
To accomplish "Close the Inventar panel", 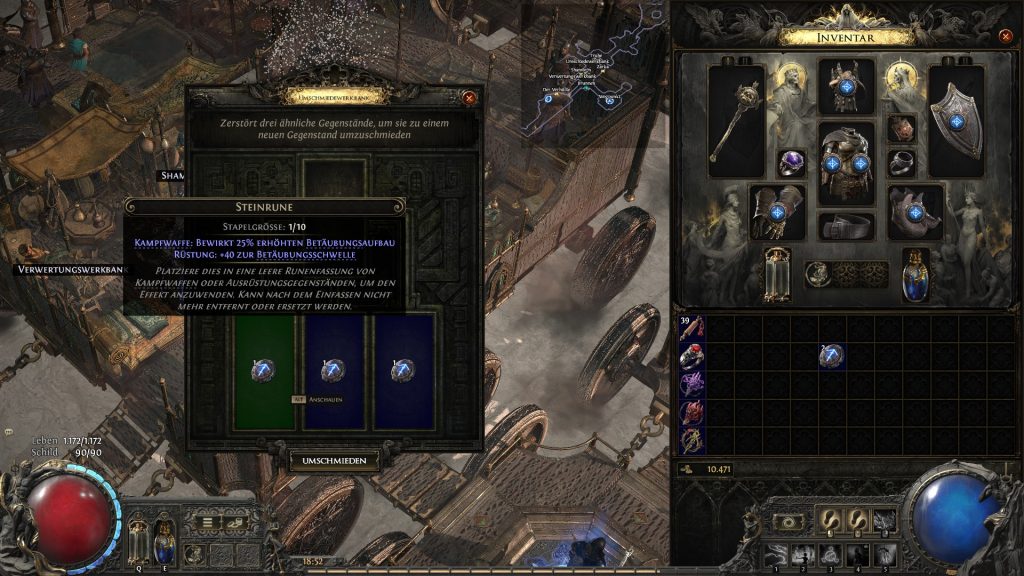I will [x=1005, y=37].
